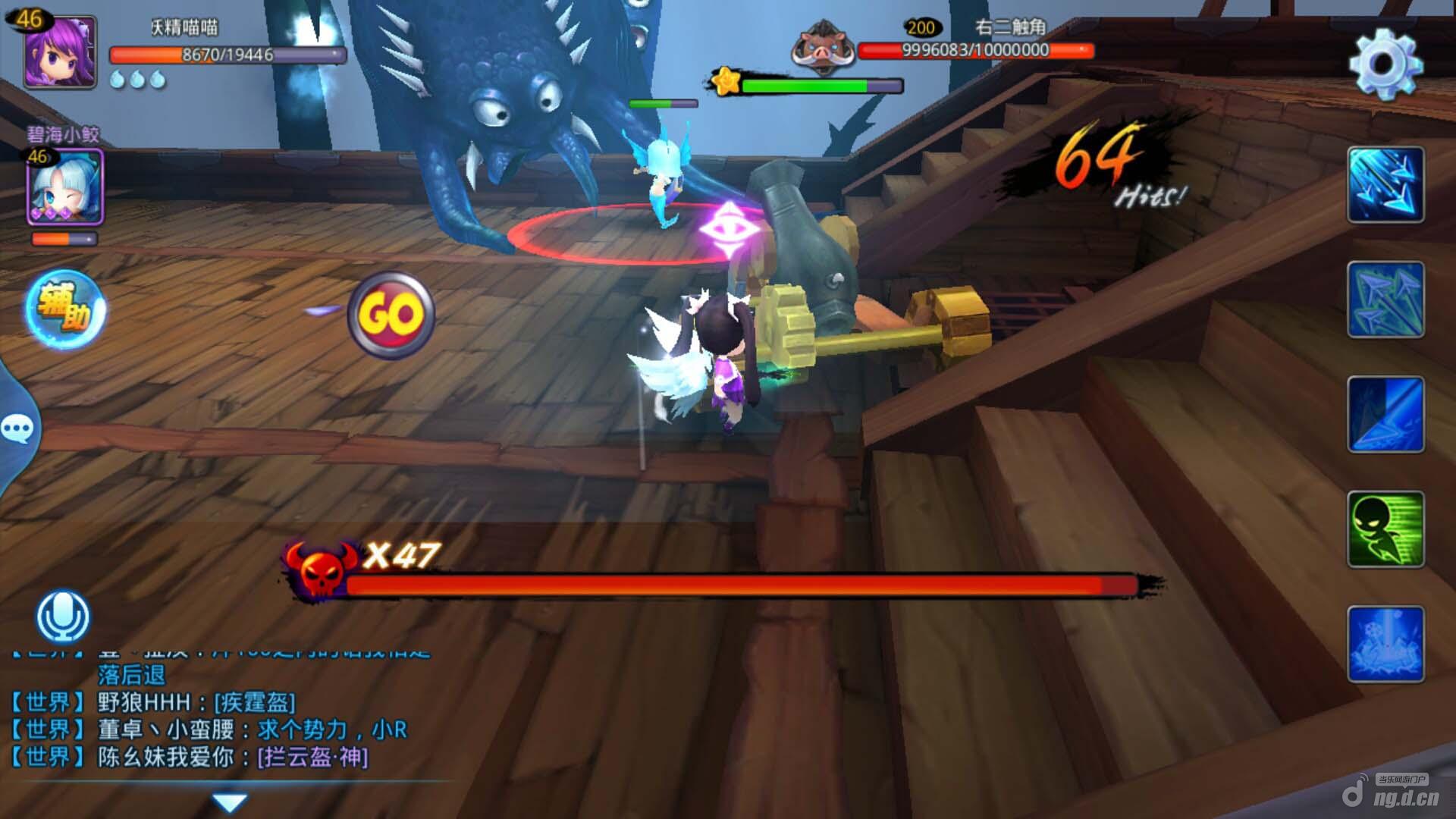Tap the round GO button
The width and height of the screenshot is (1456, 819).
391,315
